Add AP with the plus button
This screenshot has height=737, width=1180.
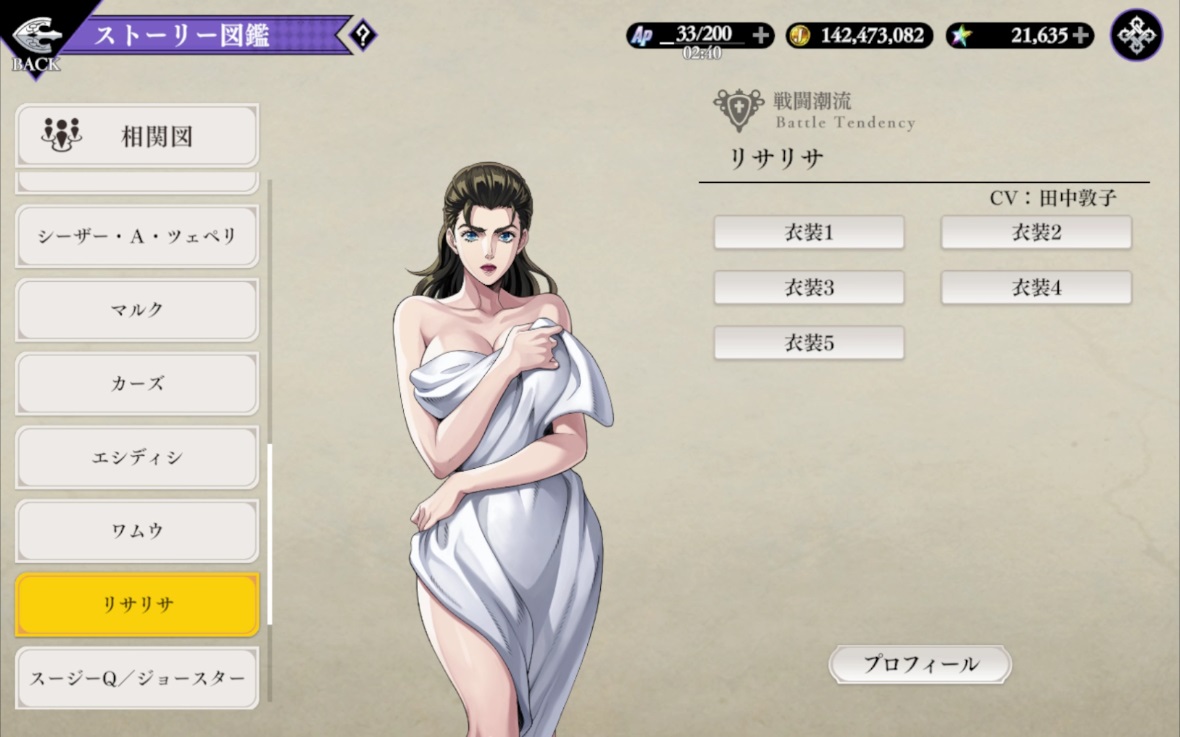tap(761, 36)
